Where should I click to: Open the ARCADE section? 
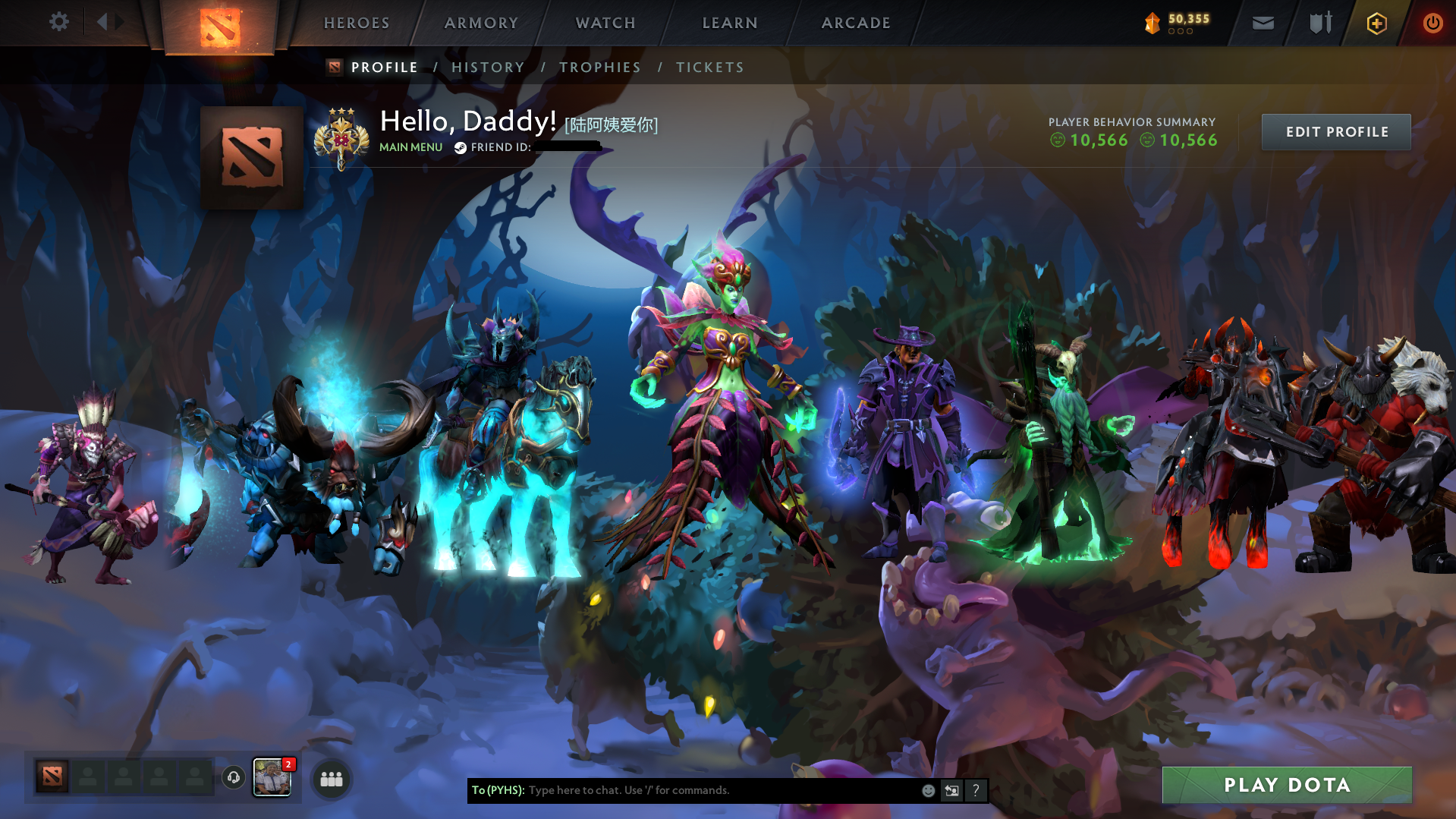[856, 23]
